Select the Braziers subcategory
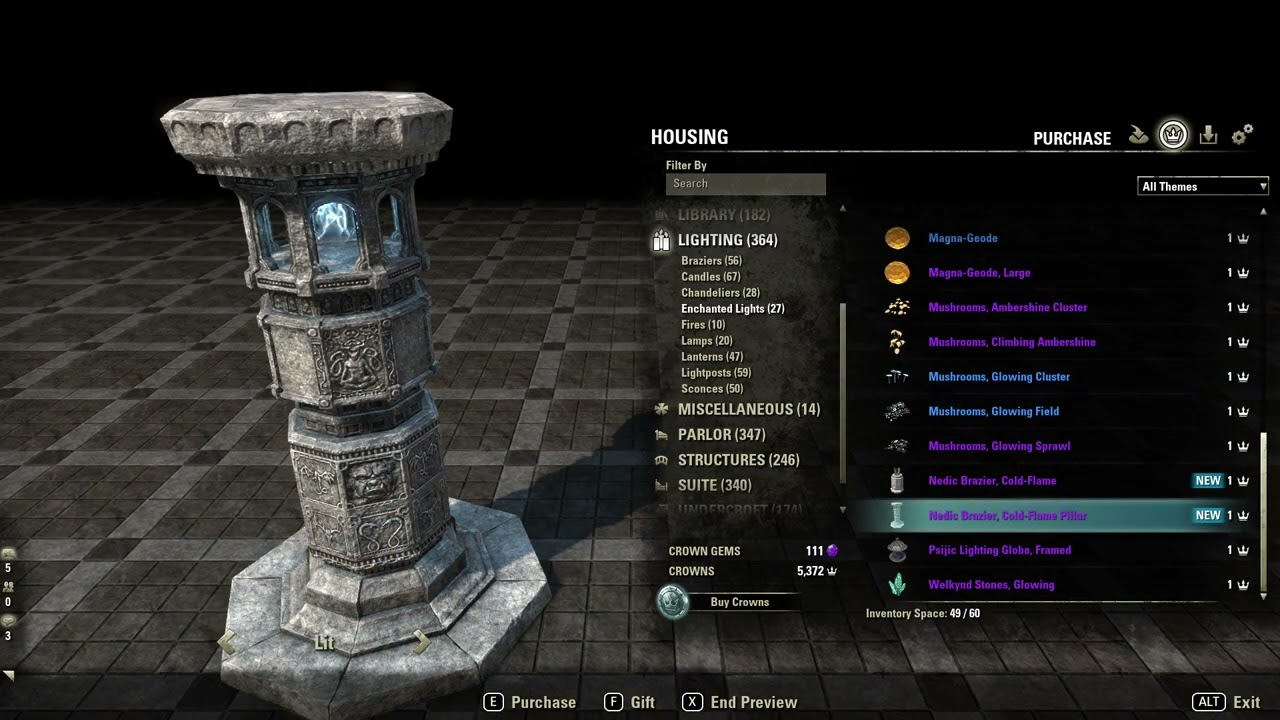This screenshot has height=720, width=1280. (711, 261)
